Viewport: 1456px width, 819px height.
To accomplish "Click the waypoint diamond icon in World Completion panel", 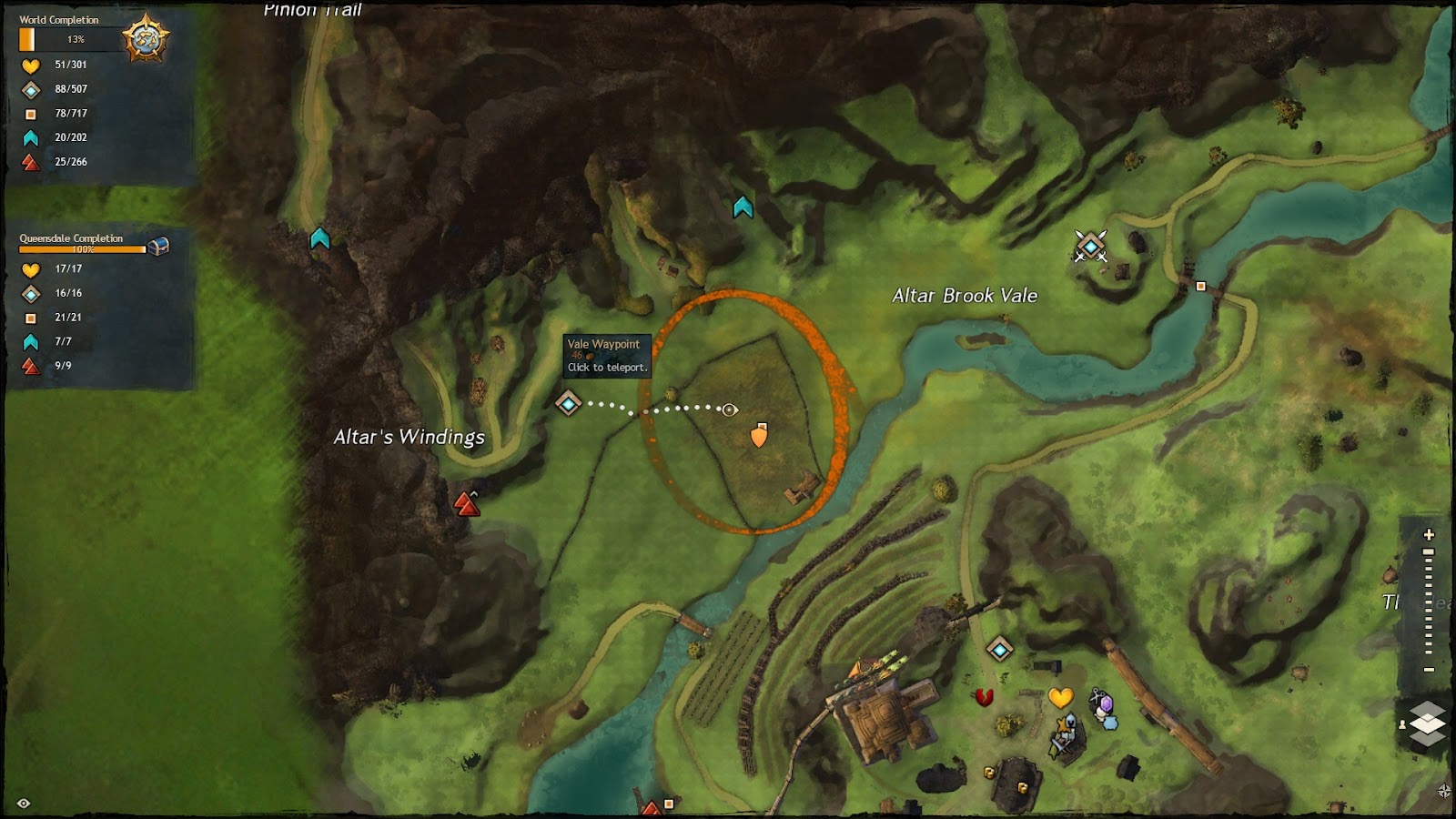I will click(30, 89).
